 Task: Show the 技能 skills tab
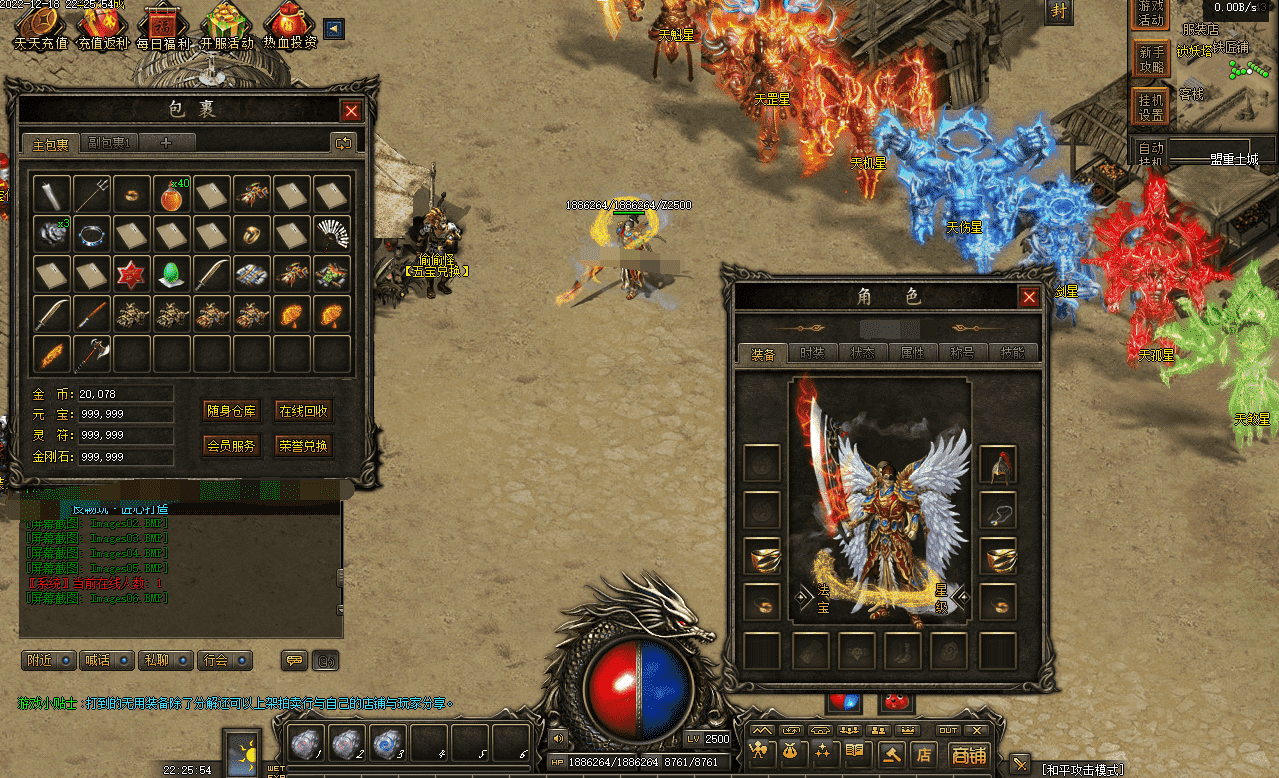pos(1012,353)
